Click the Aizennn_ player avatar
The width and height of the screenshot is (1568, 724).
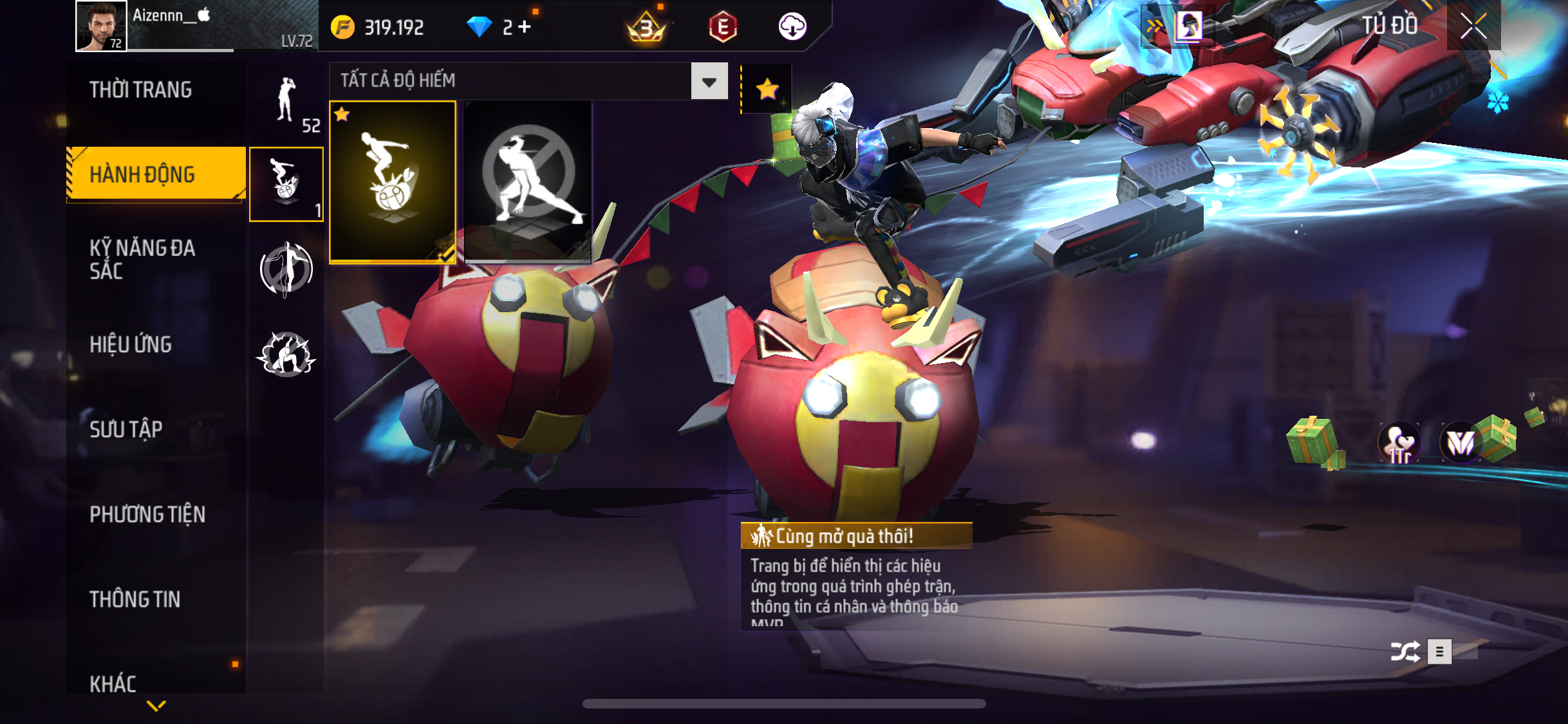point(101,26)
